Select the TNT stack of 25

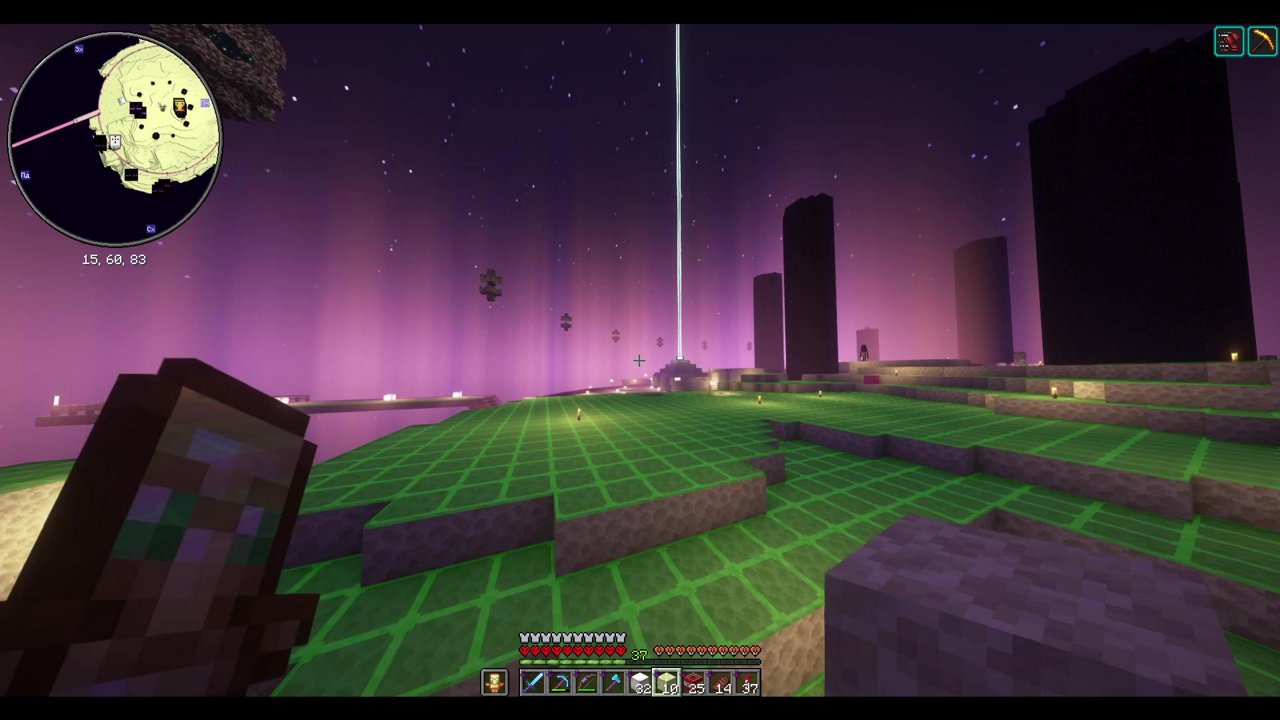point(694,681)
